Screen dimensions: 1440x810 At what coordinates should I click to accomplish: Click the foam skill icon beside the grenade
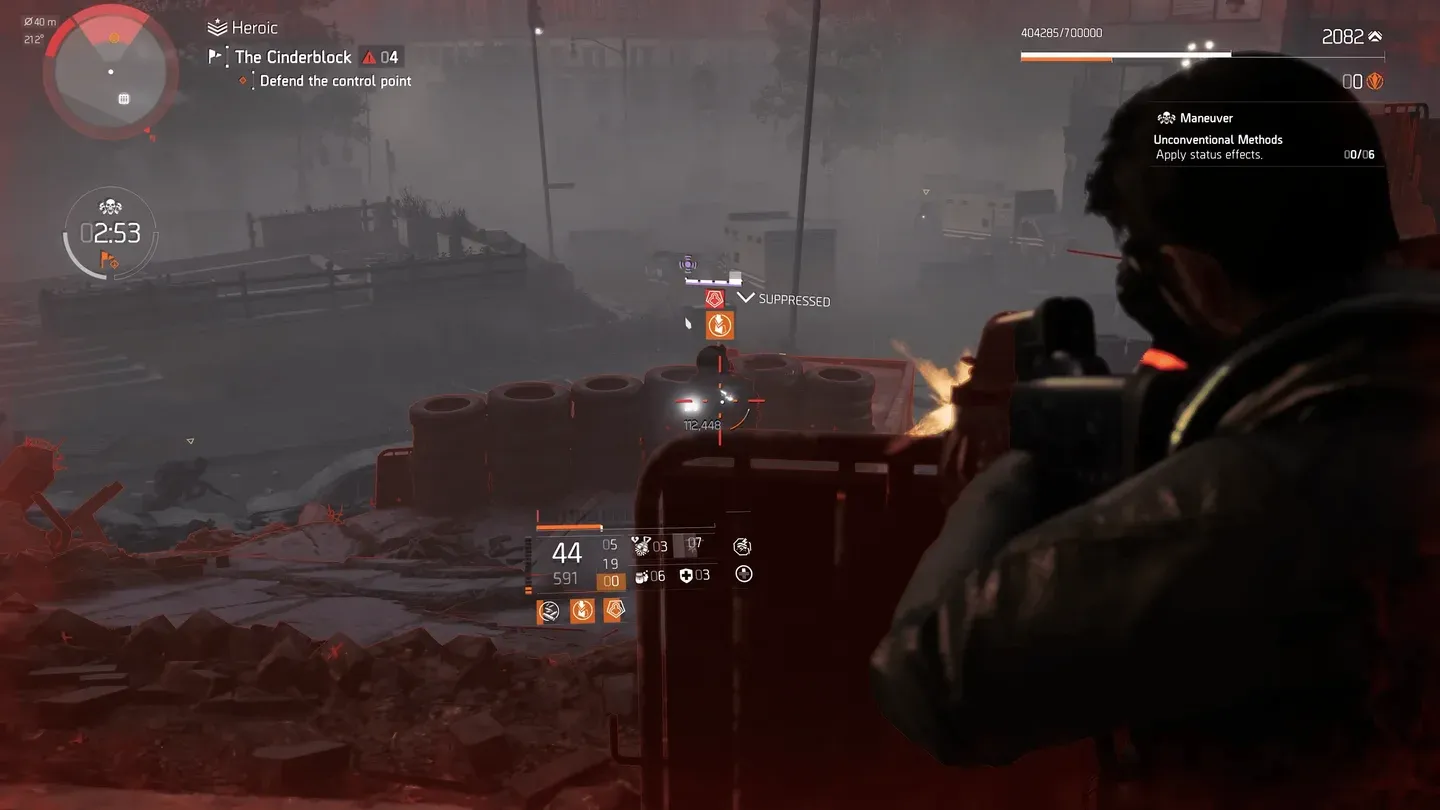548,611
